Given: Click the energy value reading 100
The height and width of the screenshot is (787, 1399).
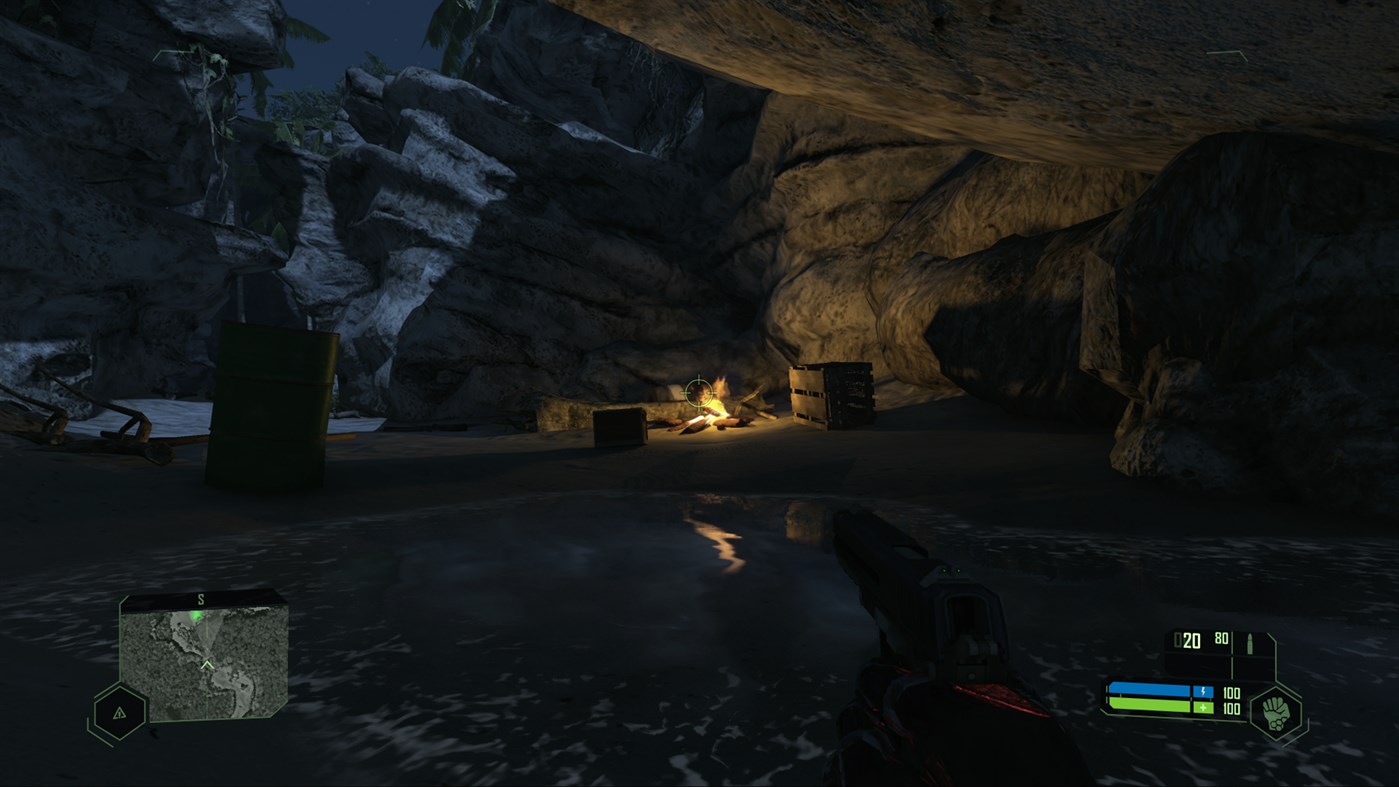Looking at the screenshot, I should (1230, 692).
